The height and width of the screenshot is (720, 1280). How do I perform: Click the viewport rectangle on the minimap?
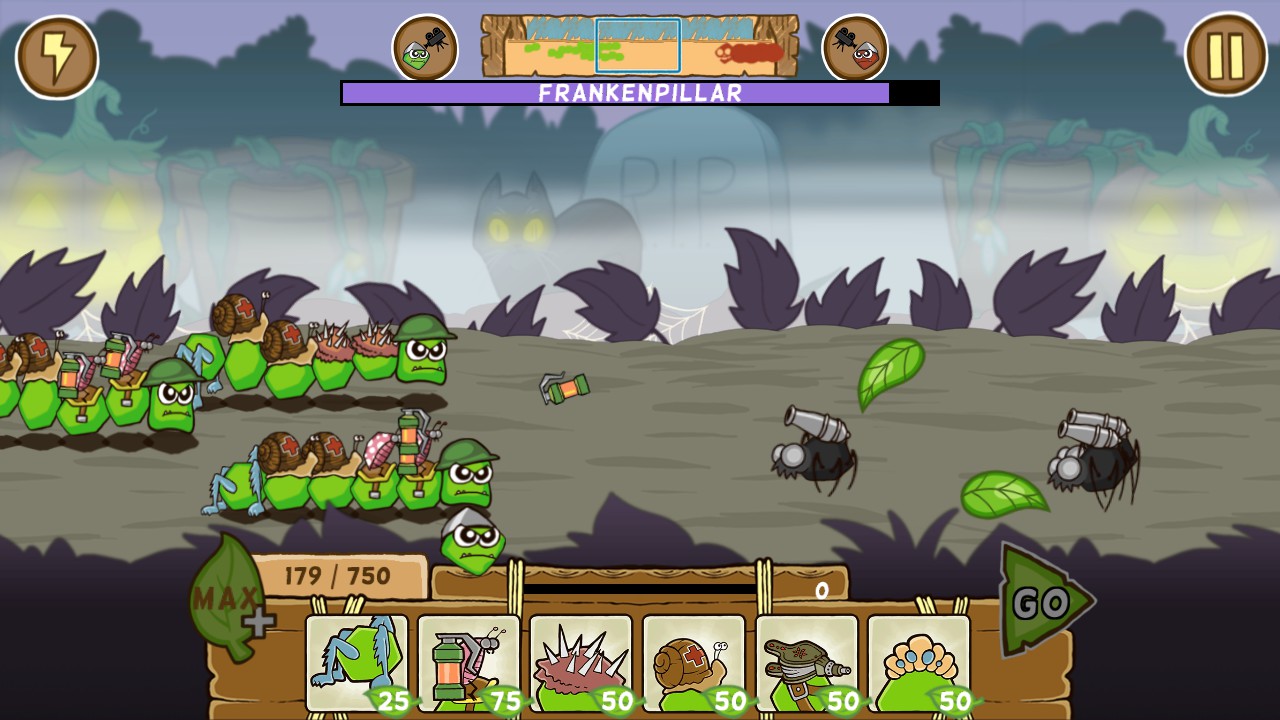[x=636, y=44]
